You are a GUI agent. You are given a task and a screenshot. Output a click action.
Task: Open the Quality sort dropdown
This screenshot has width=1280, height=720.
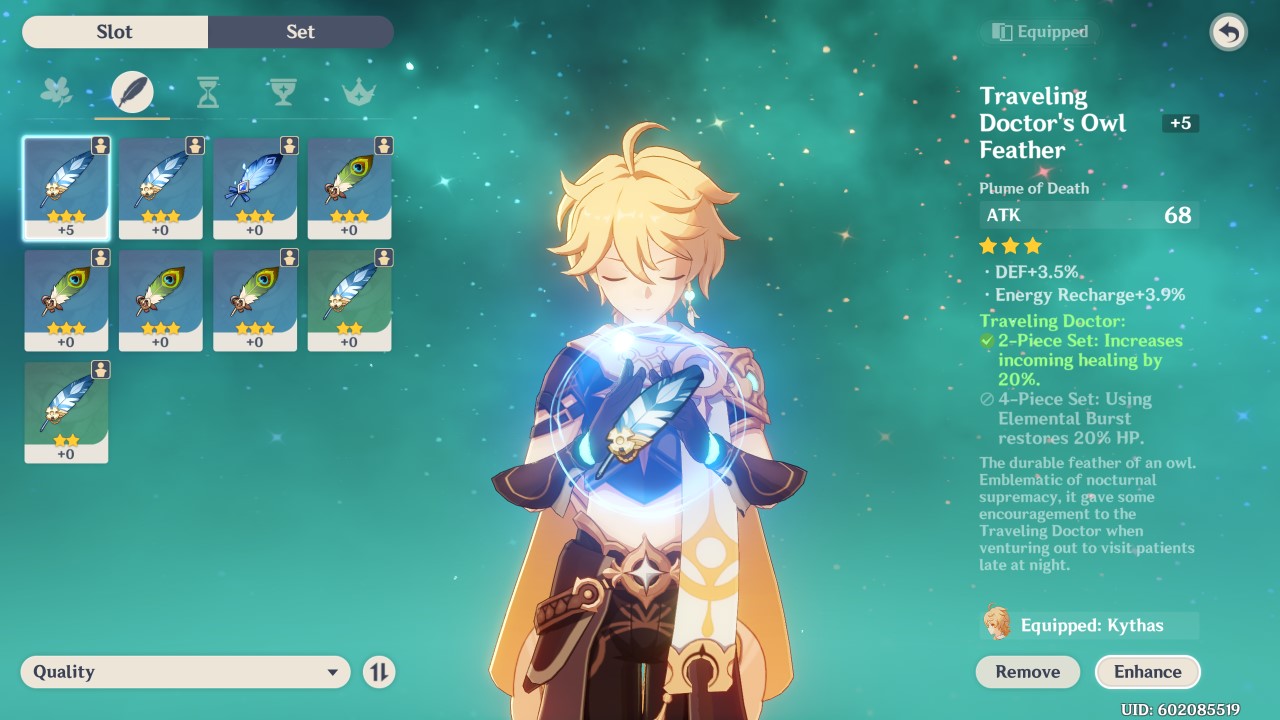coord(185,672)
